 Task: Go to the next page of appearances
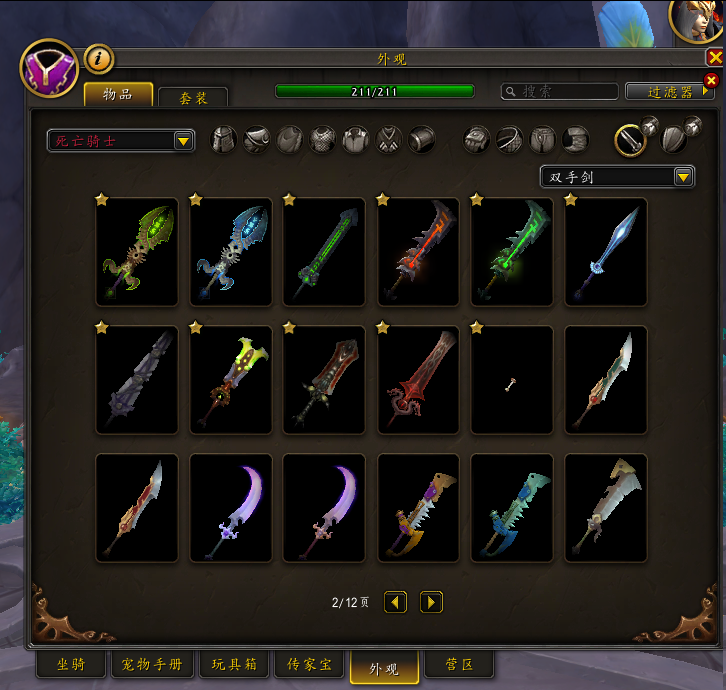coord(431,602)
